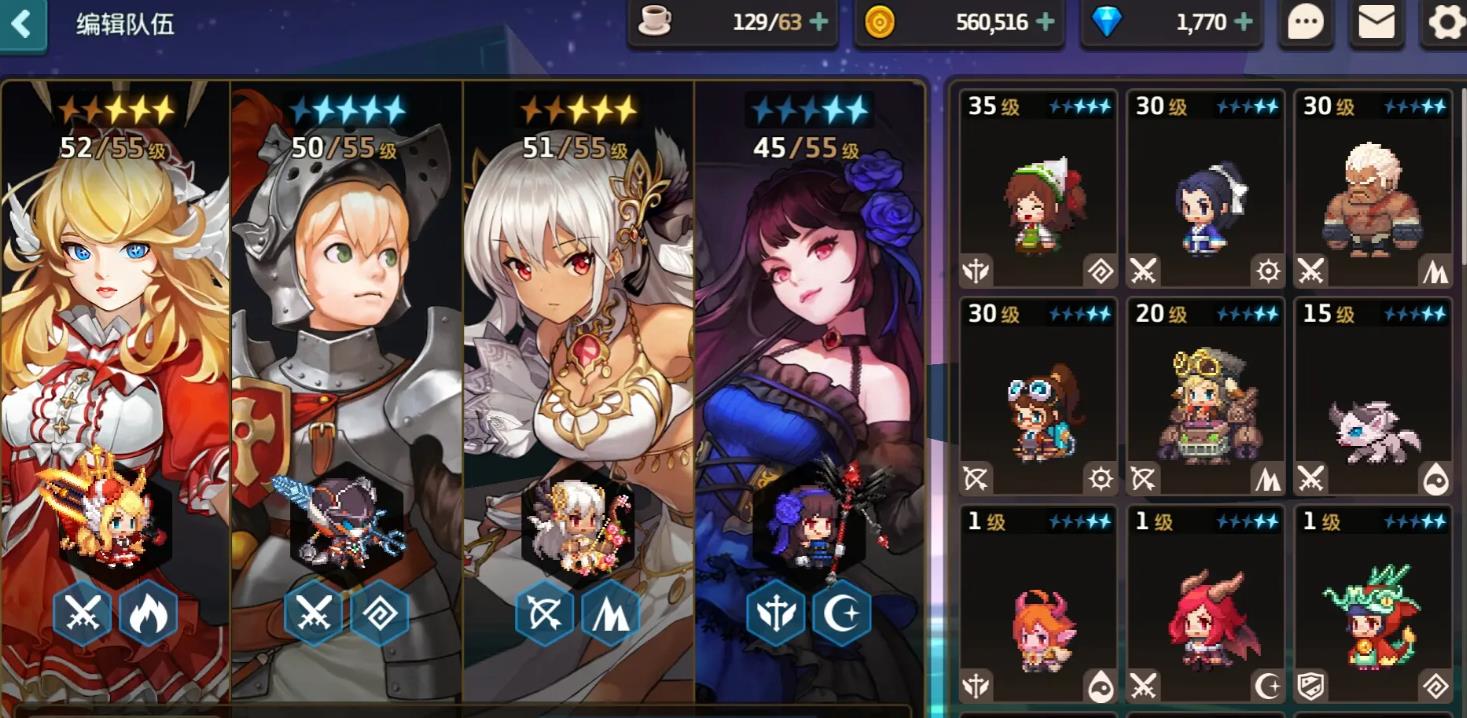Choose the level 1 red-haired demon card
The height and width of the screenshot is (718, 1467).
(x=1205, y=605)
